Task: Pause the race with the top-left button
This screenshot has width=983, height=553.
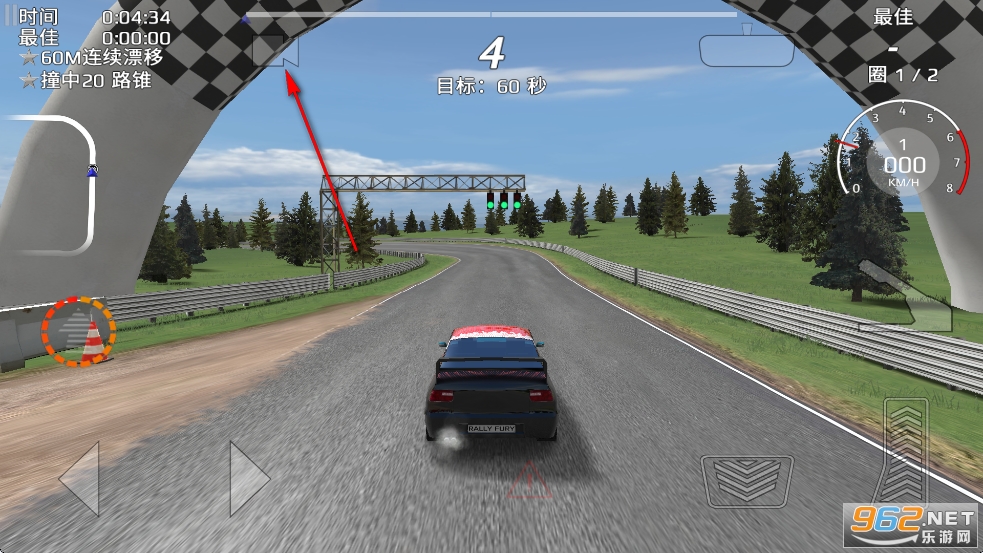Action: tap(10, 18)
